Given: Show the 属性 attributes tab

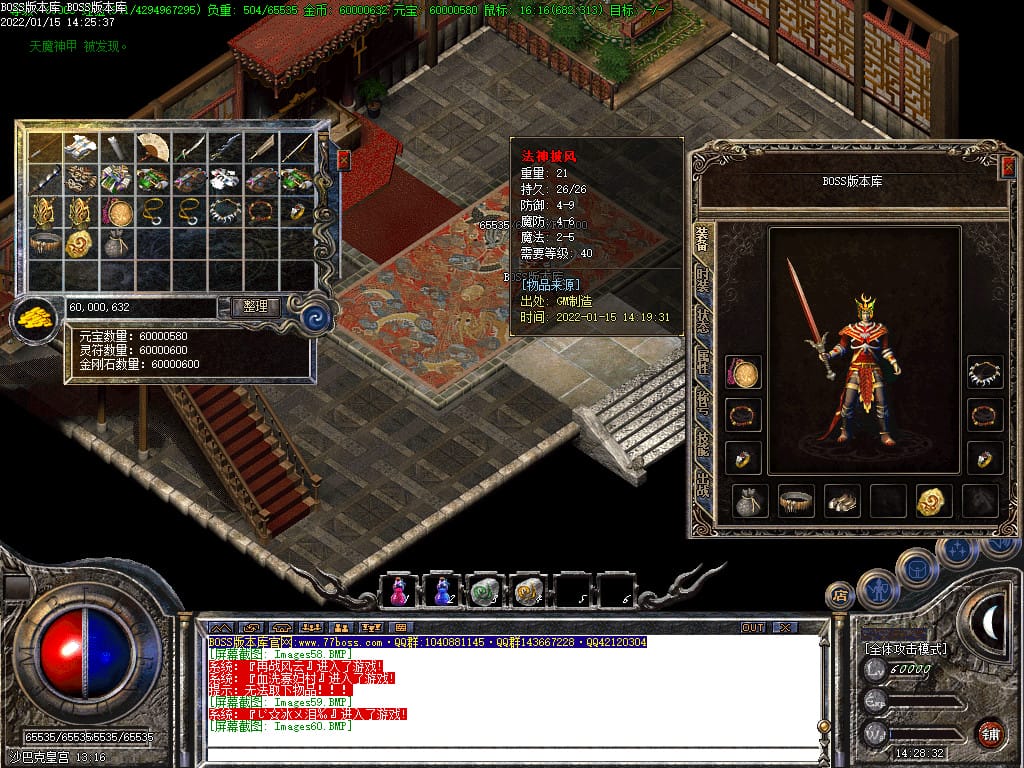Looking at the screenshot, I should (704, 363).
